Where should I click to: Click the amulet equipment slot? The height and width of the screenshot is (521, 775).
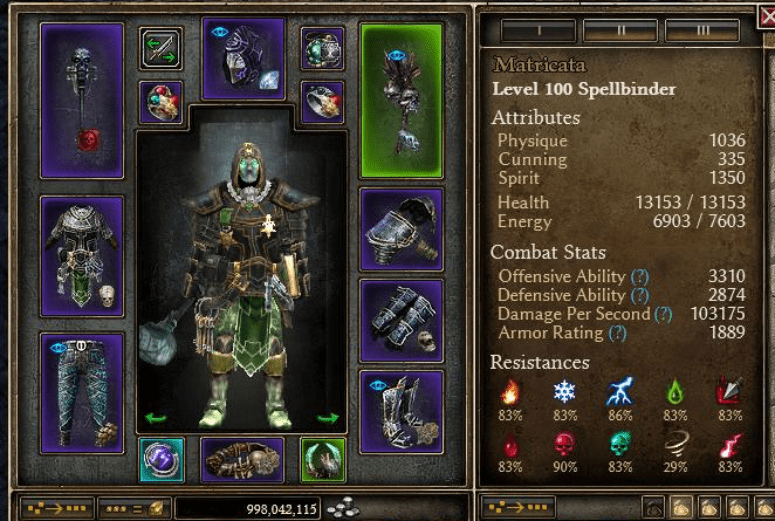pos(322,48)
